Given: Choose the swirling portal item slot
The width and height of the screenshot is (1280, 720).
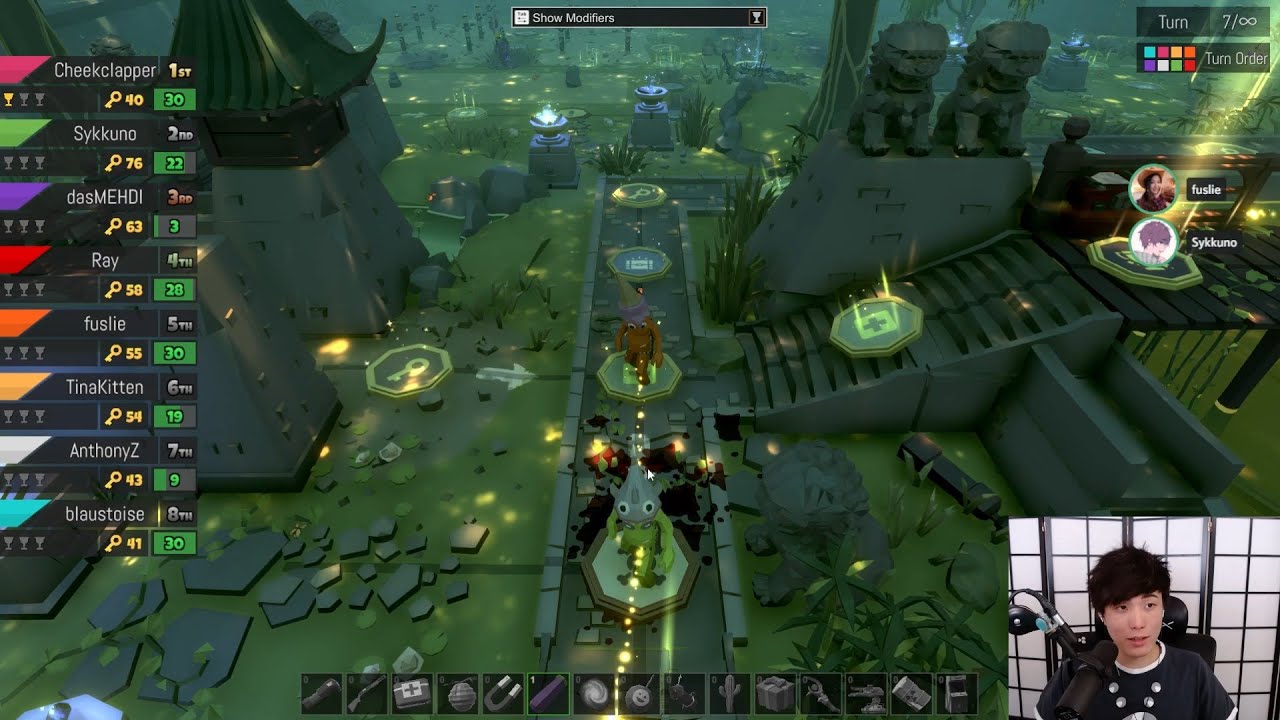Looking at the screenshot, I should 594,693.
